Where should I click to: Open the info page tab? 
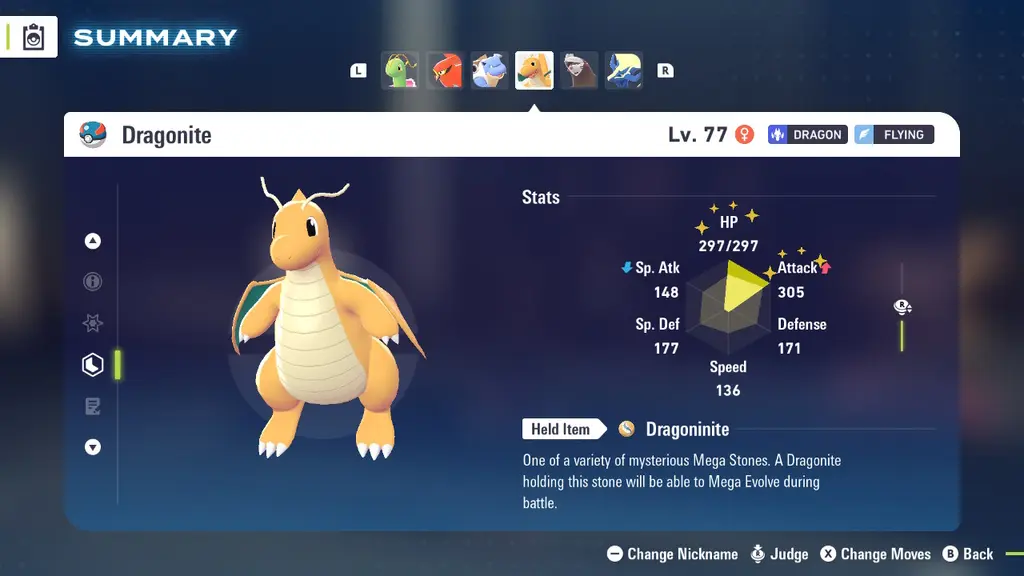[93, 282]
